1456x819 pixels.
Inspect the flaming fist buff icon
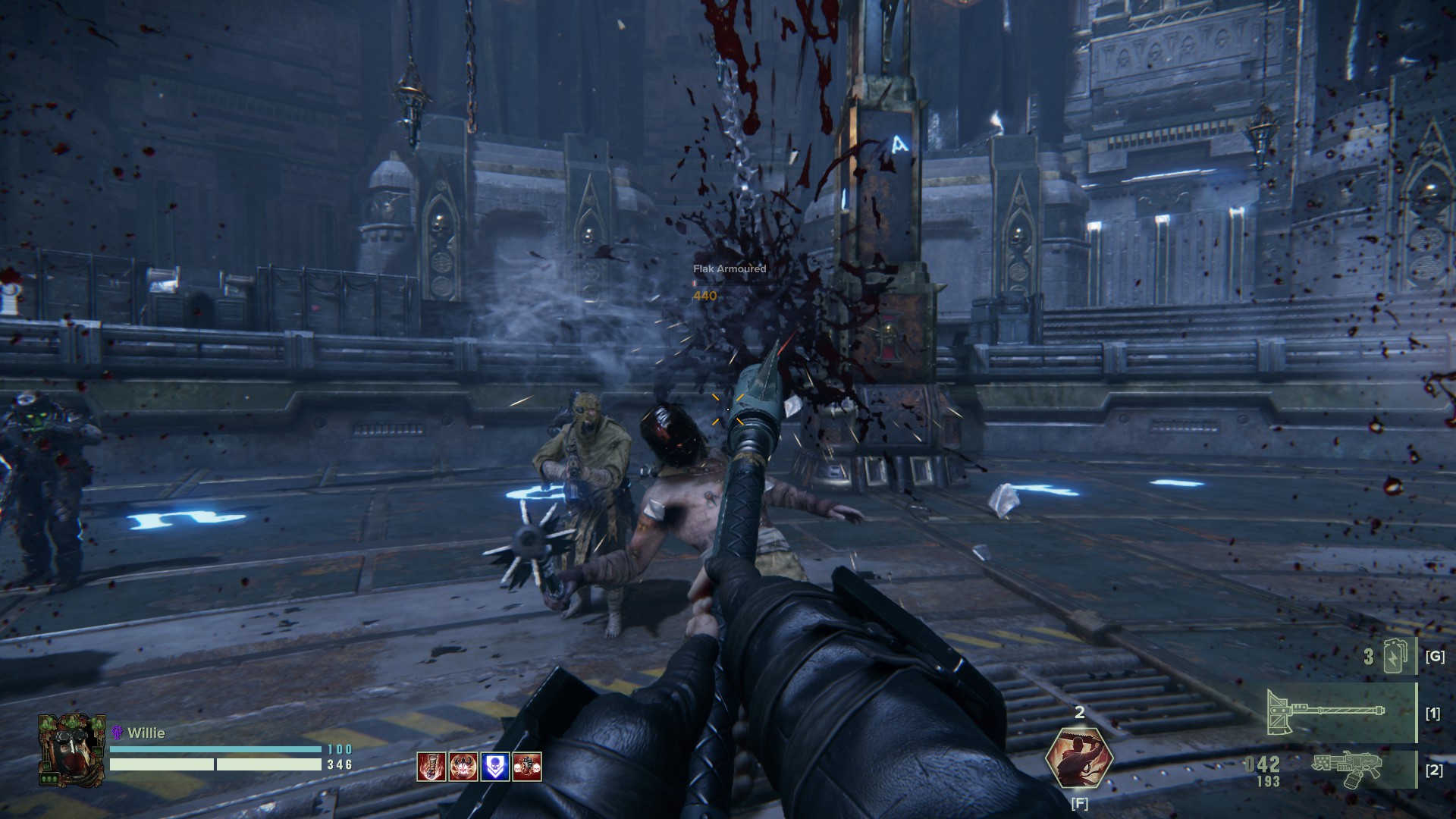click(431, 767)
